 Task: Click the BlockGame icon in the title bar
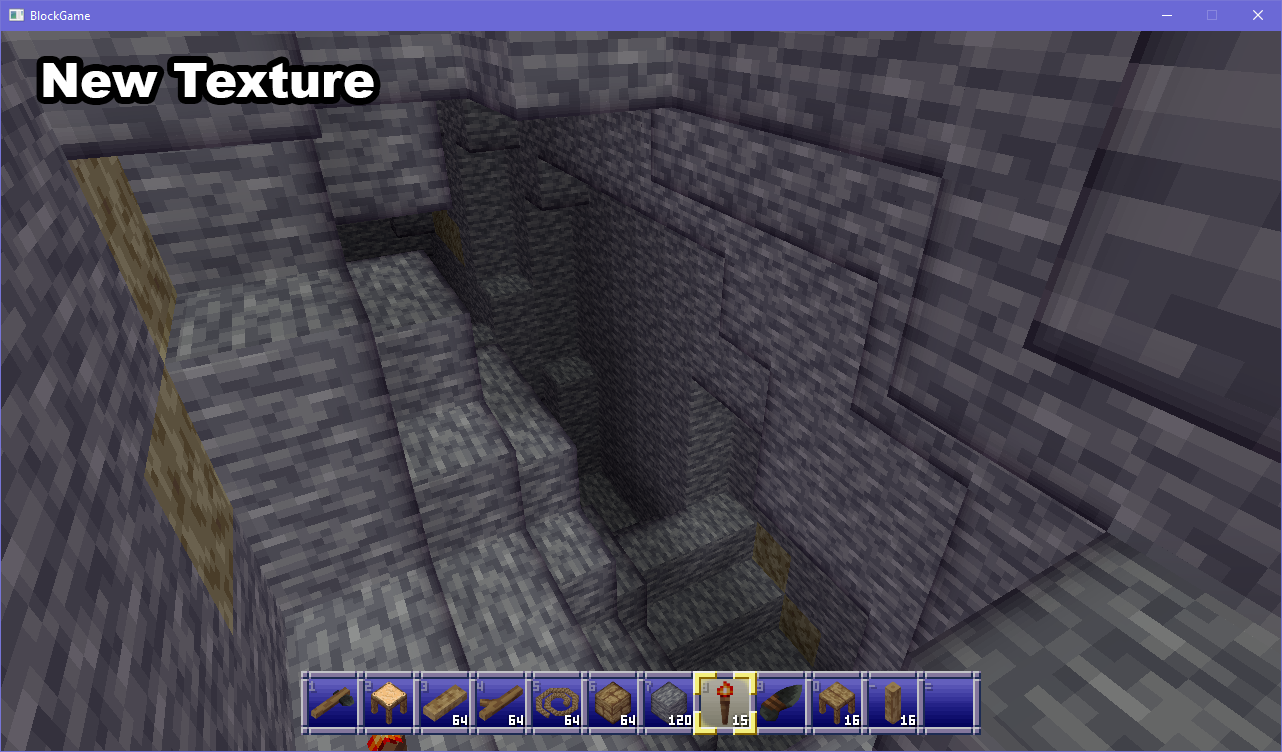[15, 15]
